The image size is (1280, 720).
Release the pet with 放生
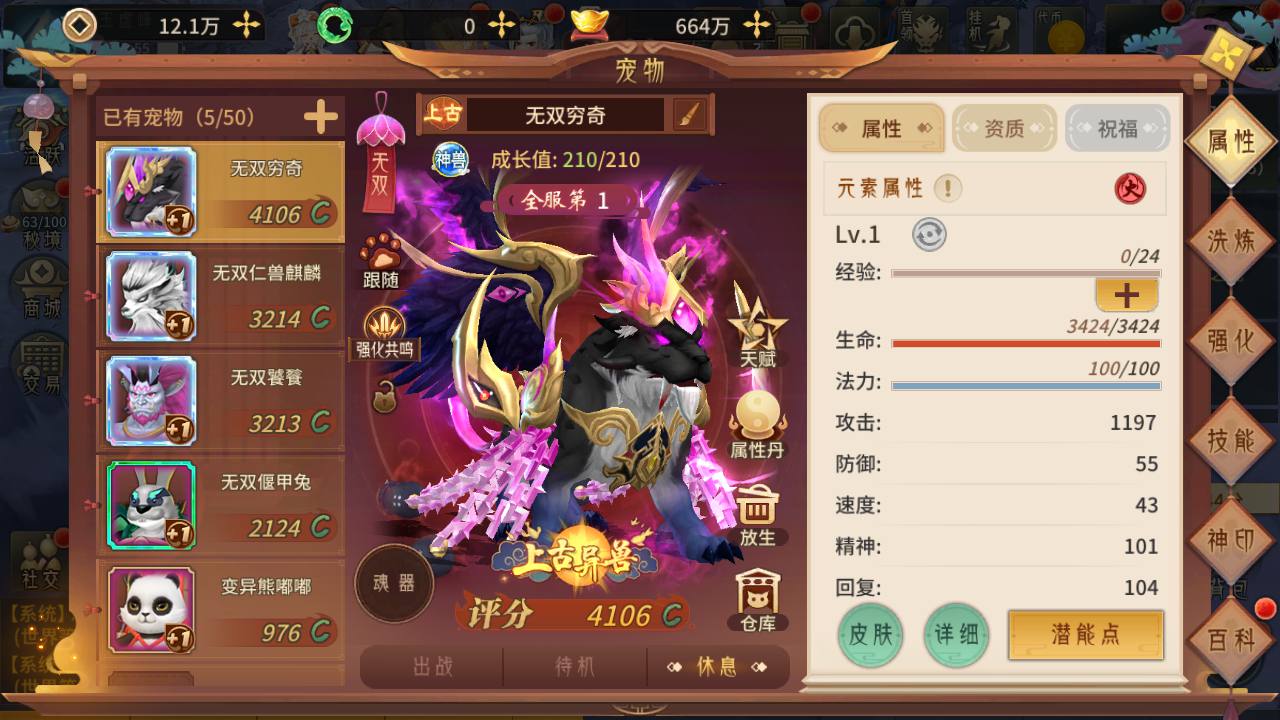(757, 514)
